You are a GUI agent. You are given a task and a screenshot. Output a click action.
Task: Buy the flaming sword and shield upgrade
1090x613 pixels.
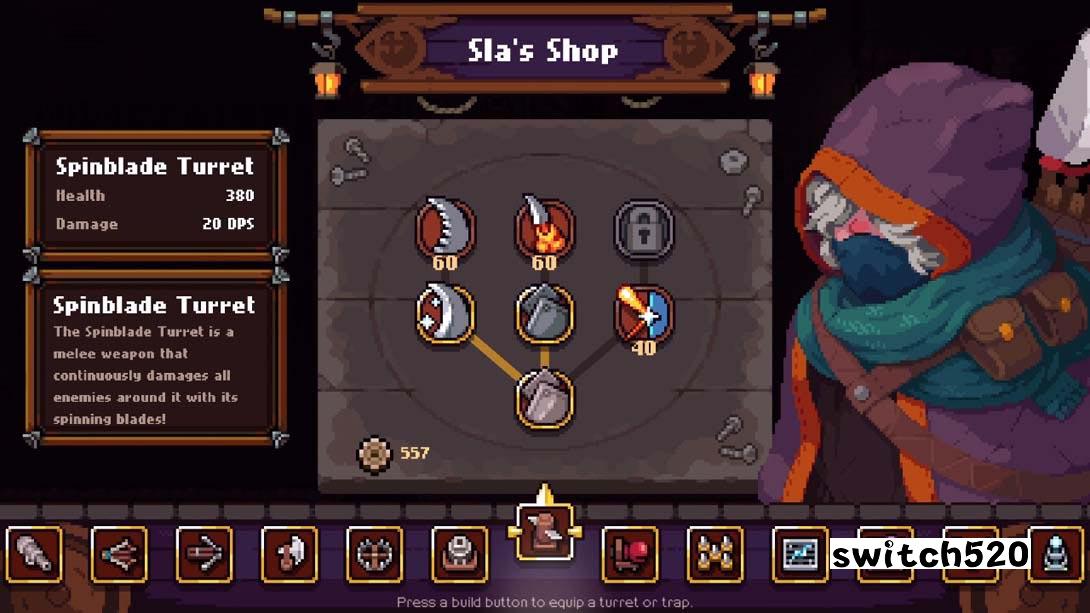[643, 314]
